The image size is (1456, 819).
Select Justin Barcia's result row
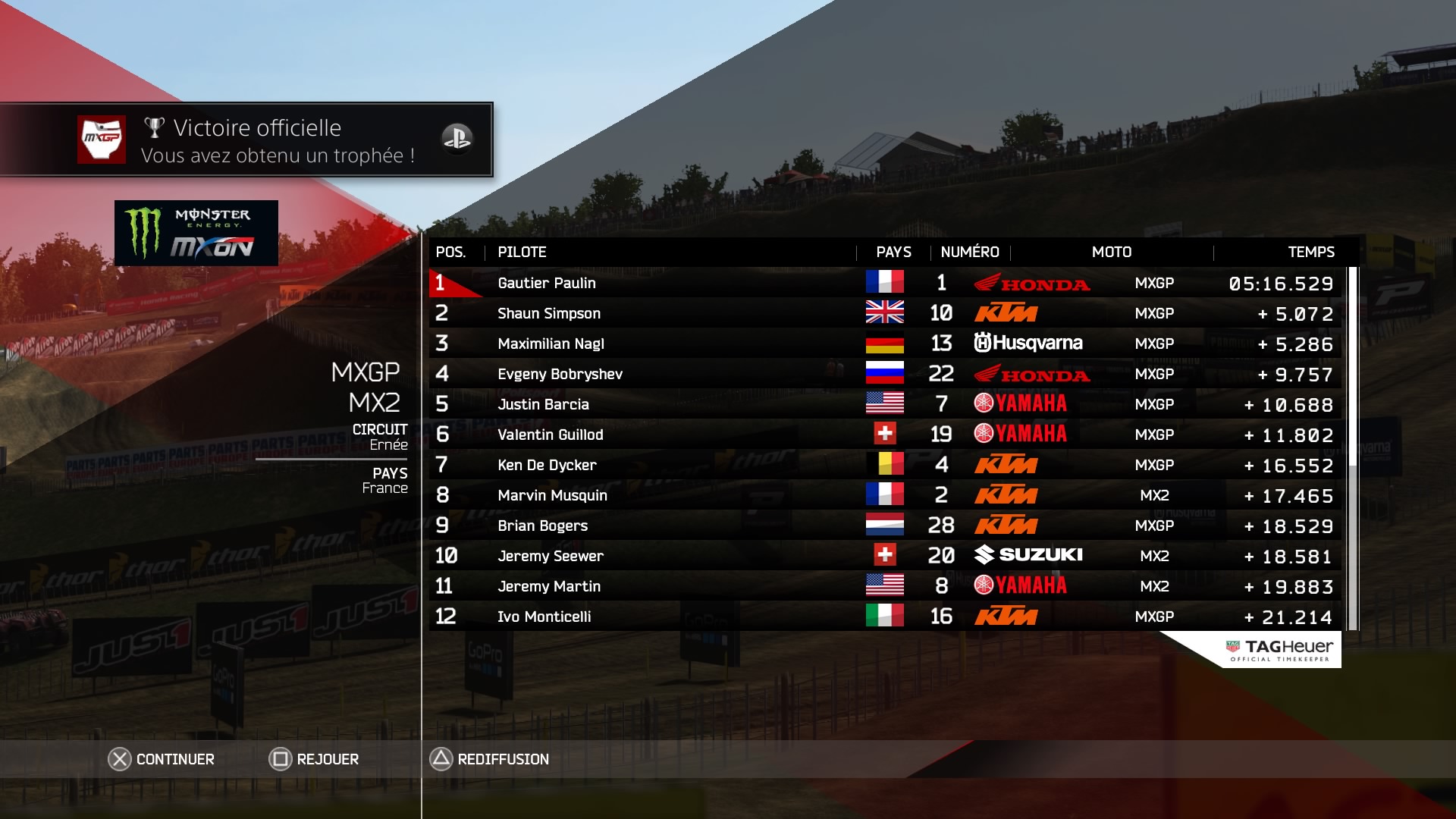point(544,404)
